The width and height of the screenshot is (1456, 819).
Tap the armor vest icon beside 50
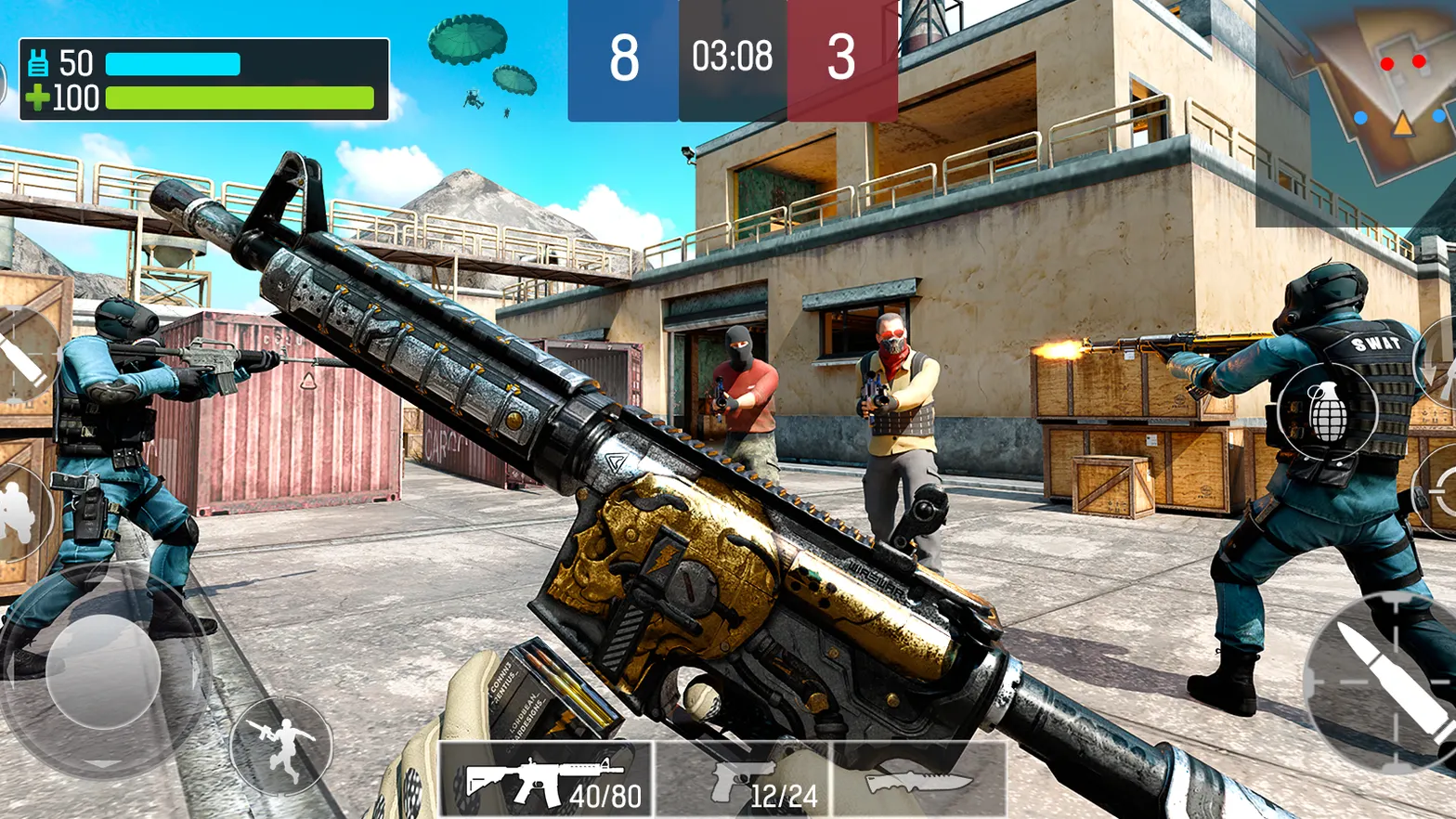(38, 63)
